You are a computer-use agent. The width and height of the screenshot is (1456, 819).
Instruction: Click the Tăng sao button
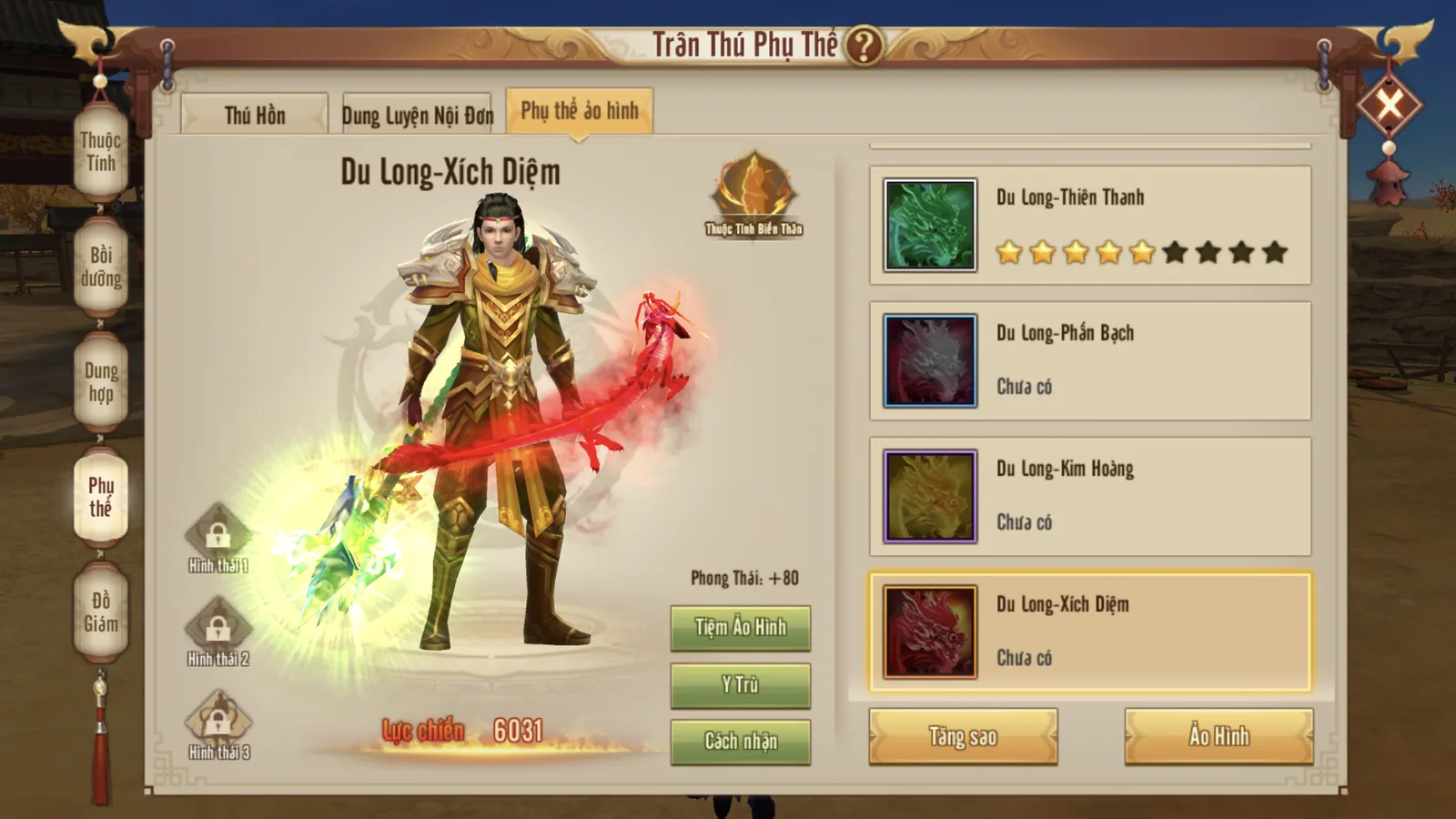(963, 736)
